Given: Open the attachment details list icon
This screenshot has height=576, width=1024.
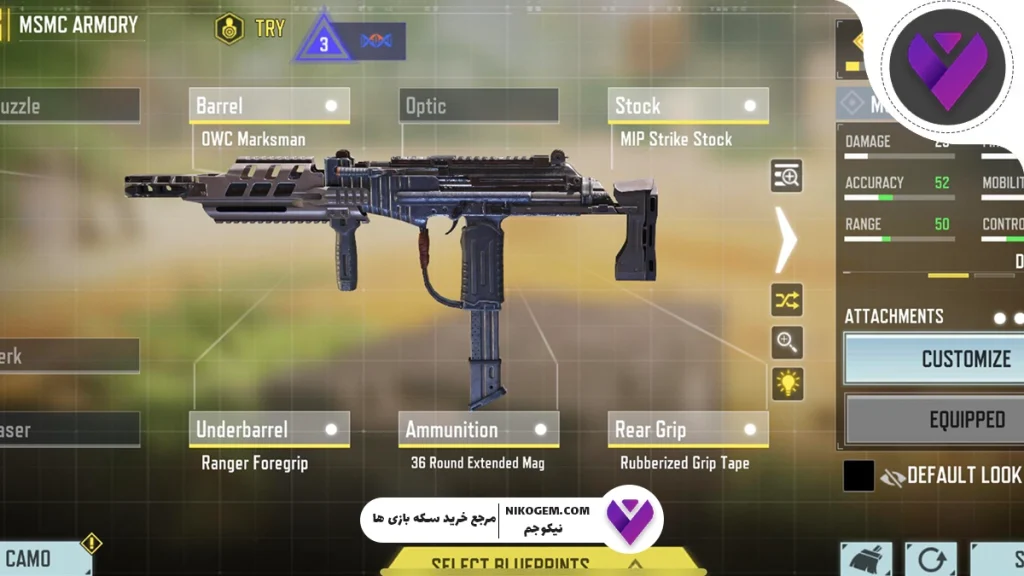Looking at the screenshot, I should (x=787, y=176).
